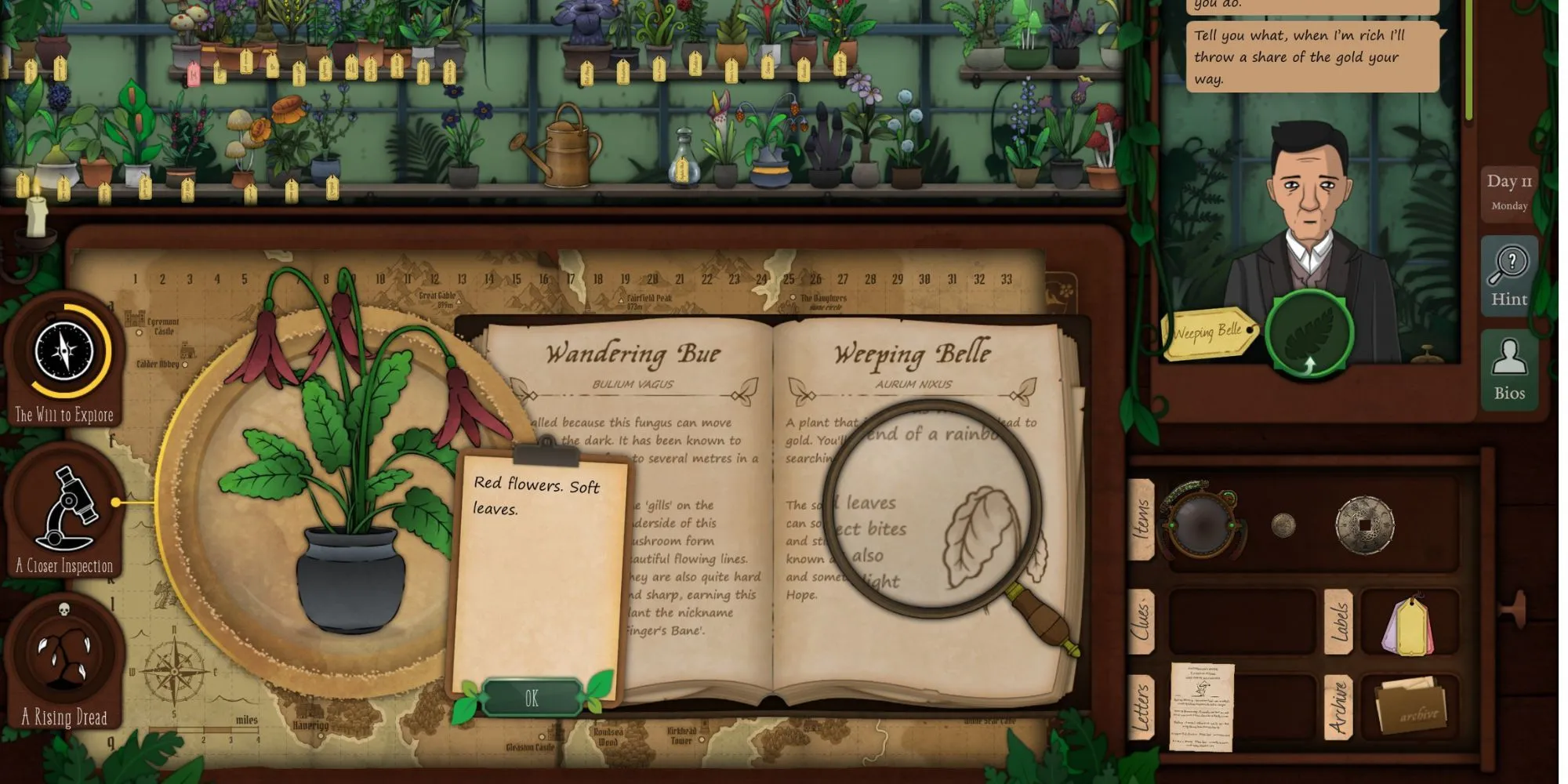Read the letter in the Letters drawer
Viewport: 1568px width, 784px height.
(x=1202, y=706)
